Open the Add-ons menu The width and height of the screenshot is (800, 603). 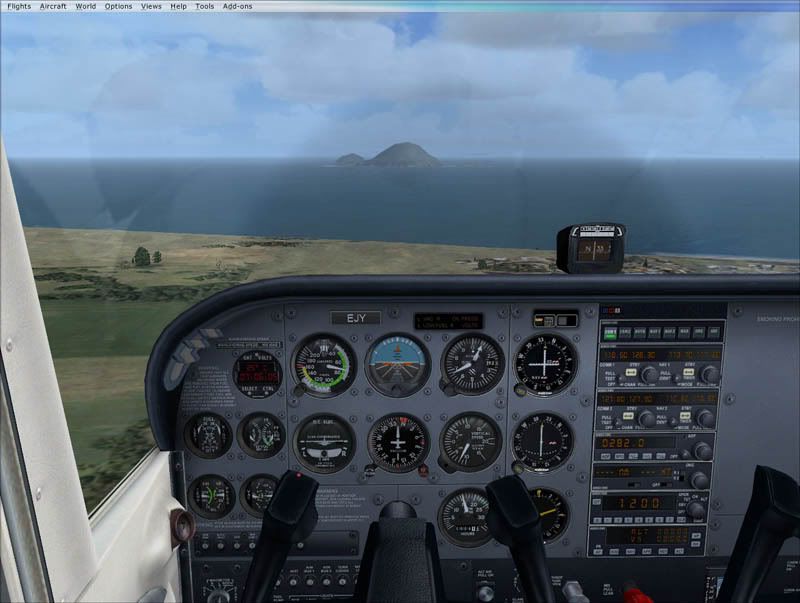237,6
